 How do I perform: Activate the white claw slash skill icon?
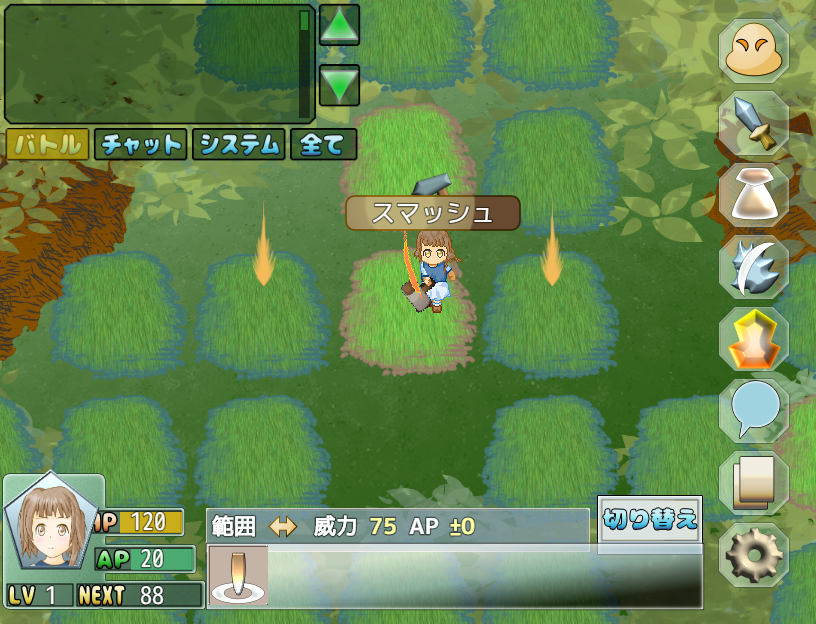click(754, 268)
